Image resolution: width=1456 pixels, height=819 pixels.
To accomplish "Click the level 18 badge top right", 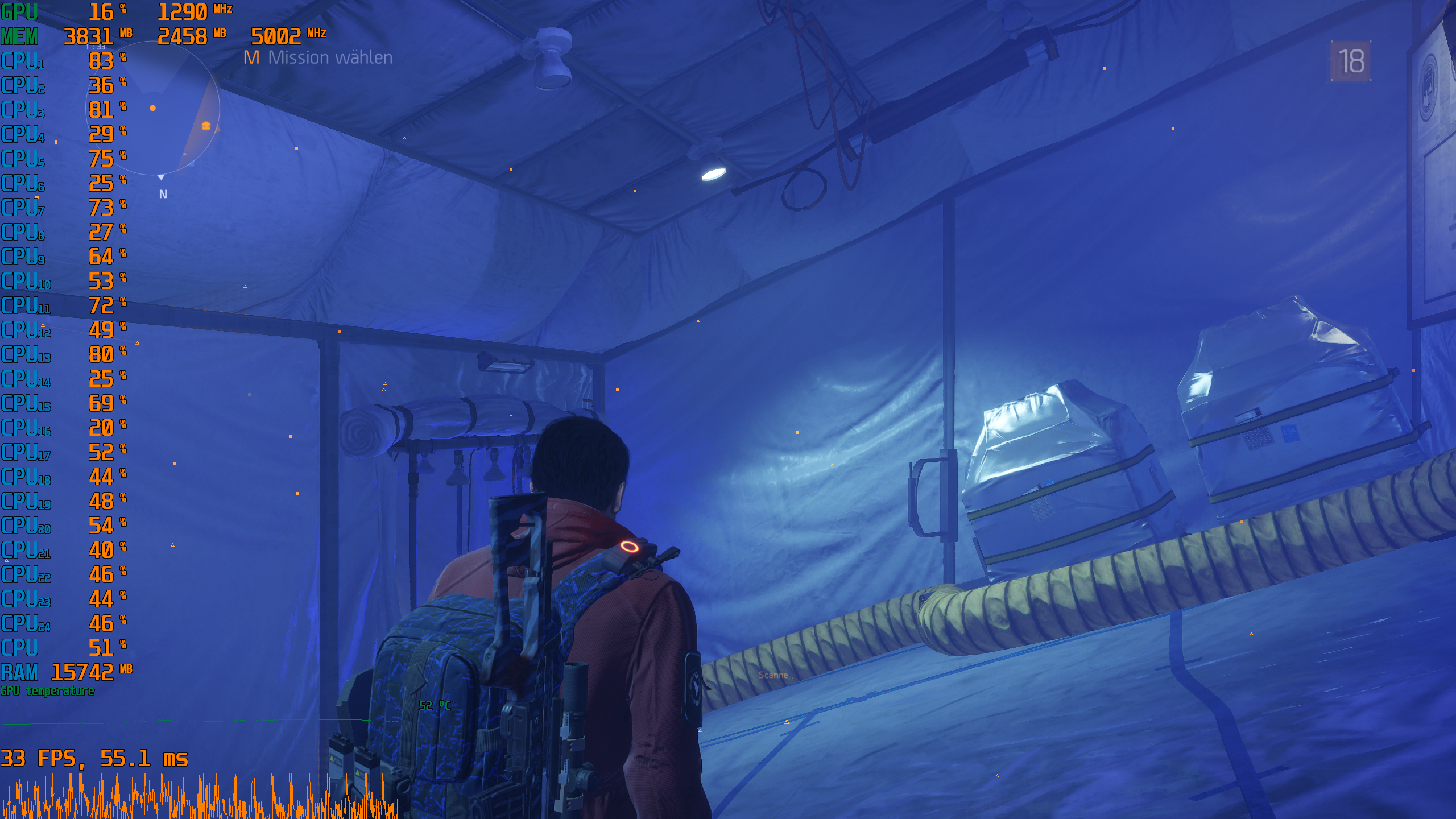I will pos(1352,60).
